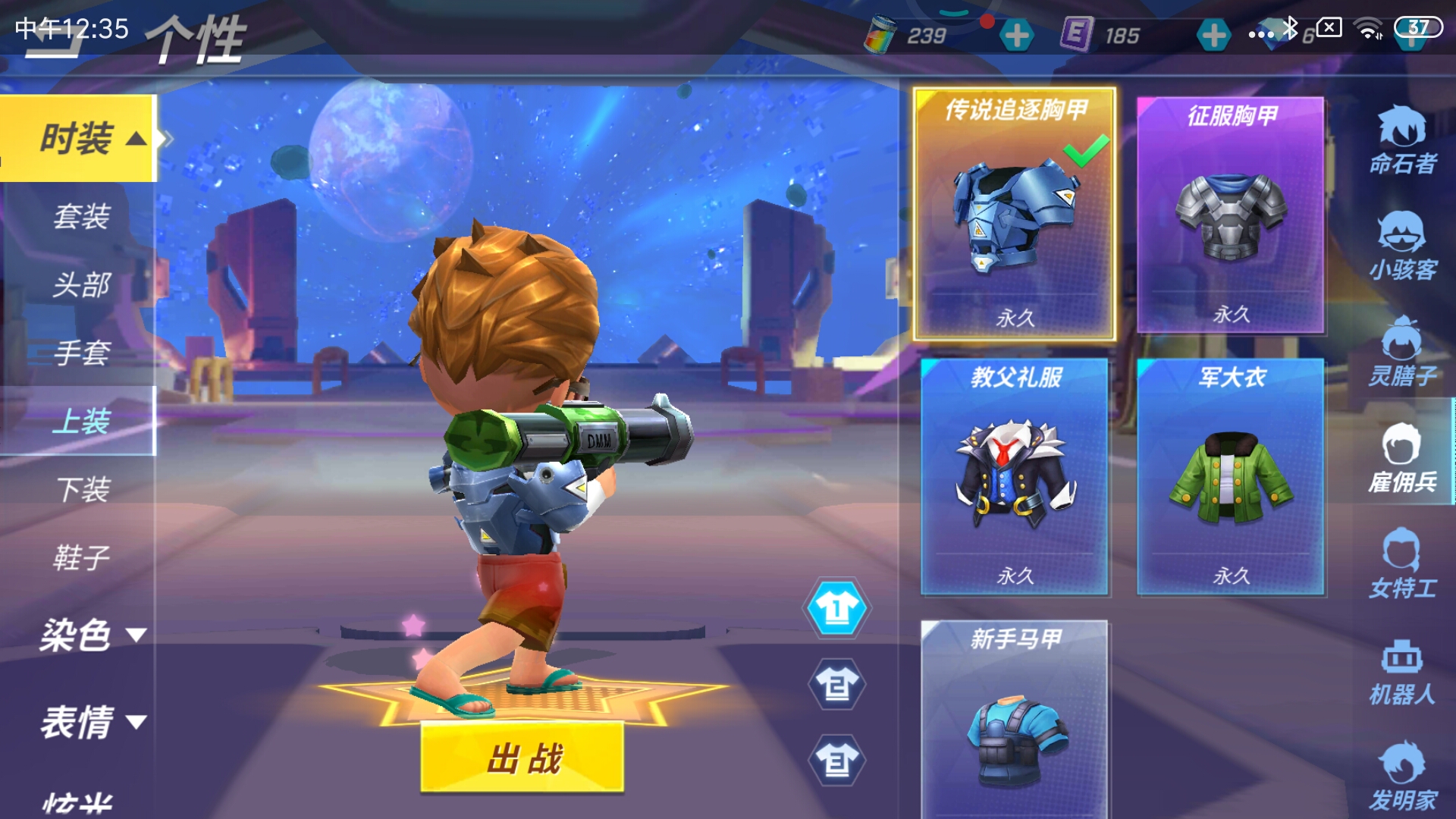1456x819 pixels.
Task: Choose the 征服胸甲 armor card
Action: 1231,215
